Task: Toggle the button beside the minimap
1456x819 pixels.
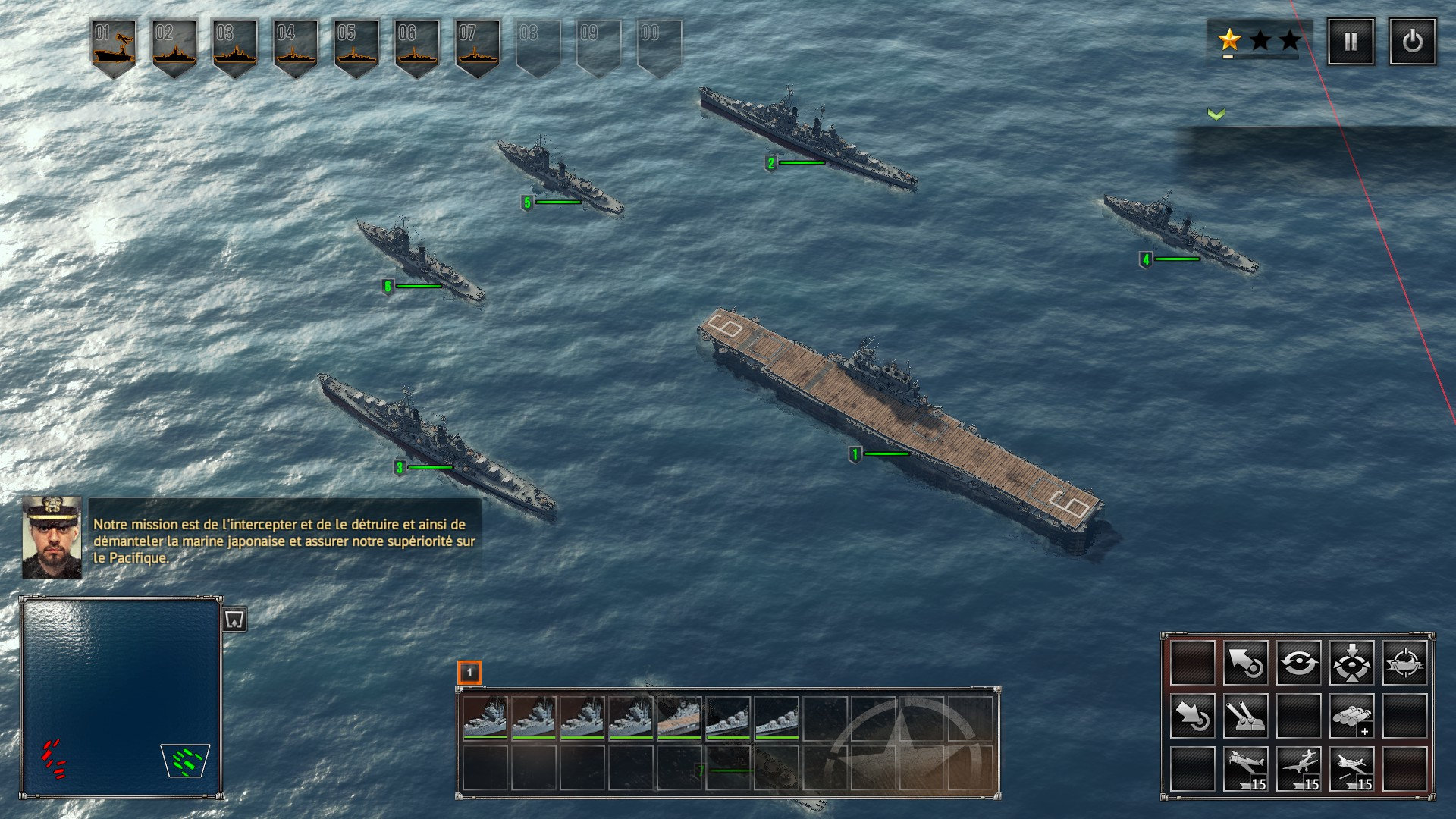Action: [235, 620]
